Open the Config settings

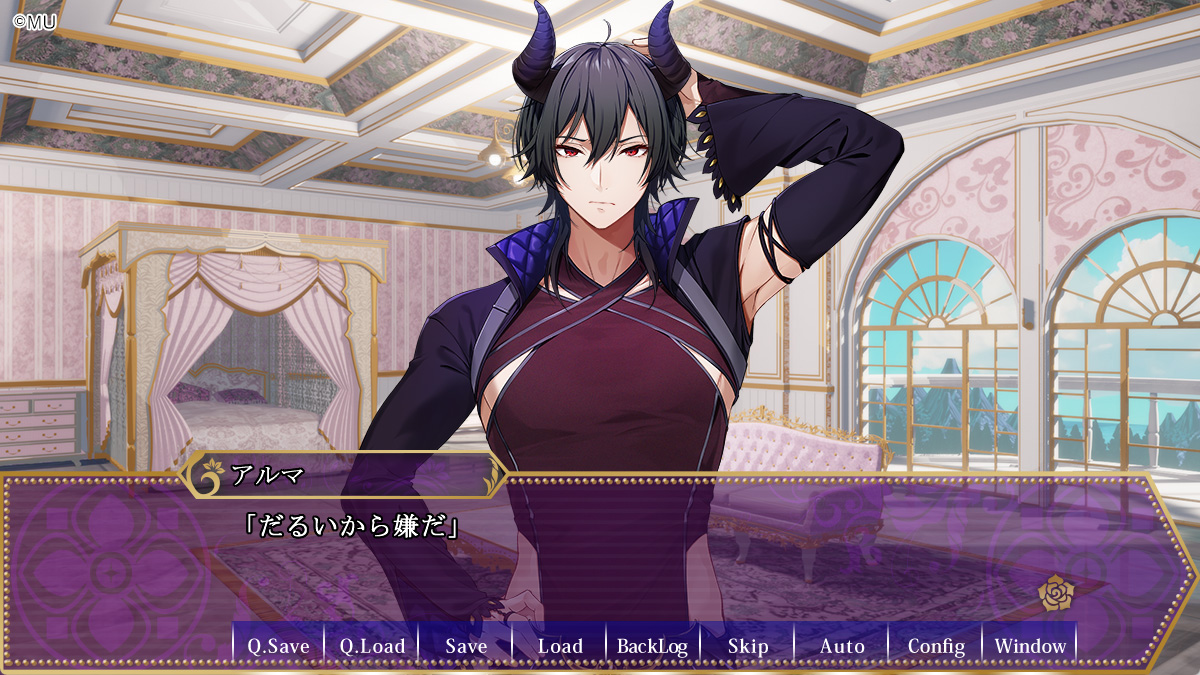click(936, 646)
